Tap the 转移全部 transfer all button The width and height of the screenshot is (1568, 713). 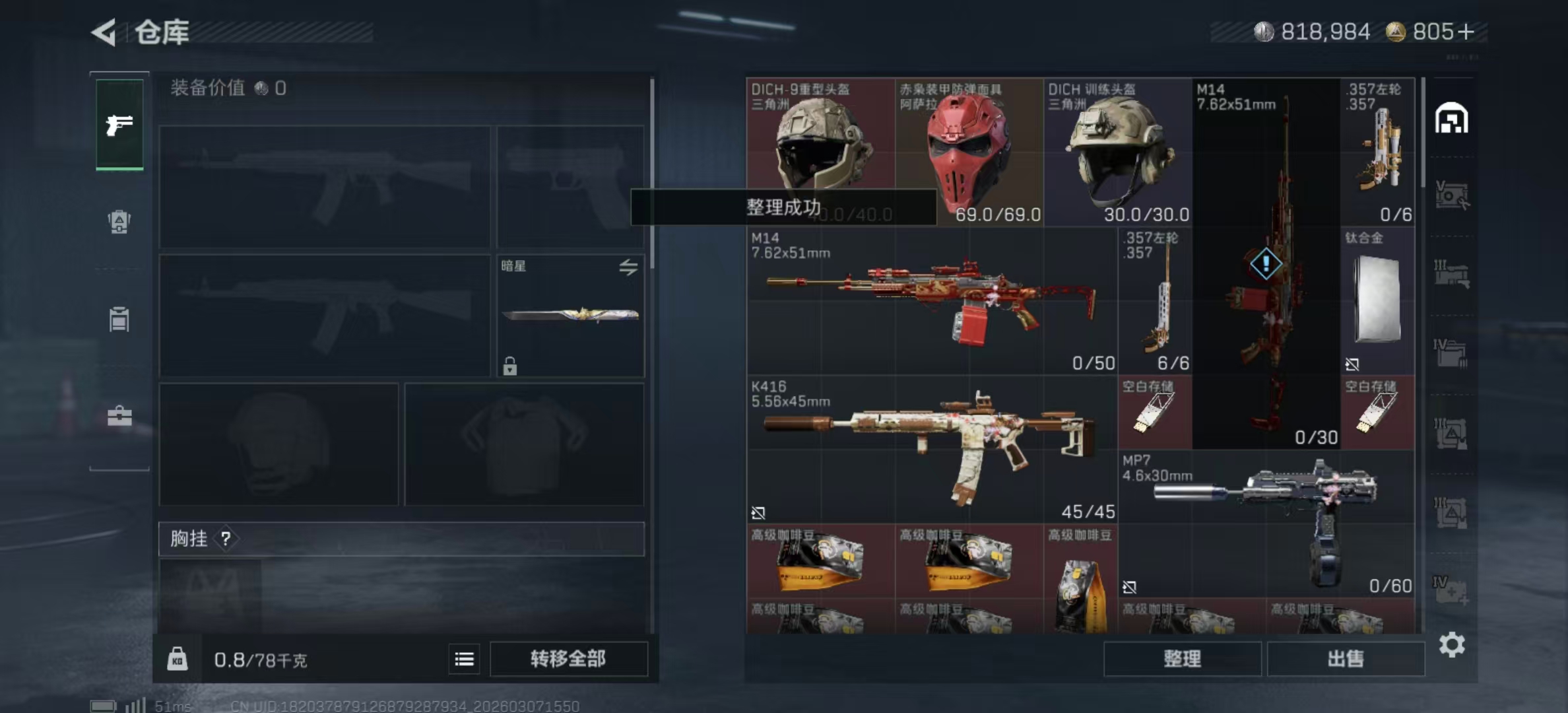568,658
